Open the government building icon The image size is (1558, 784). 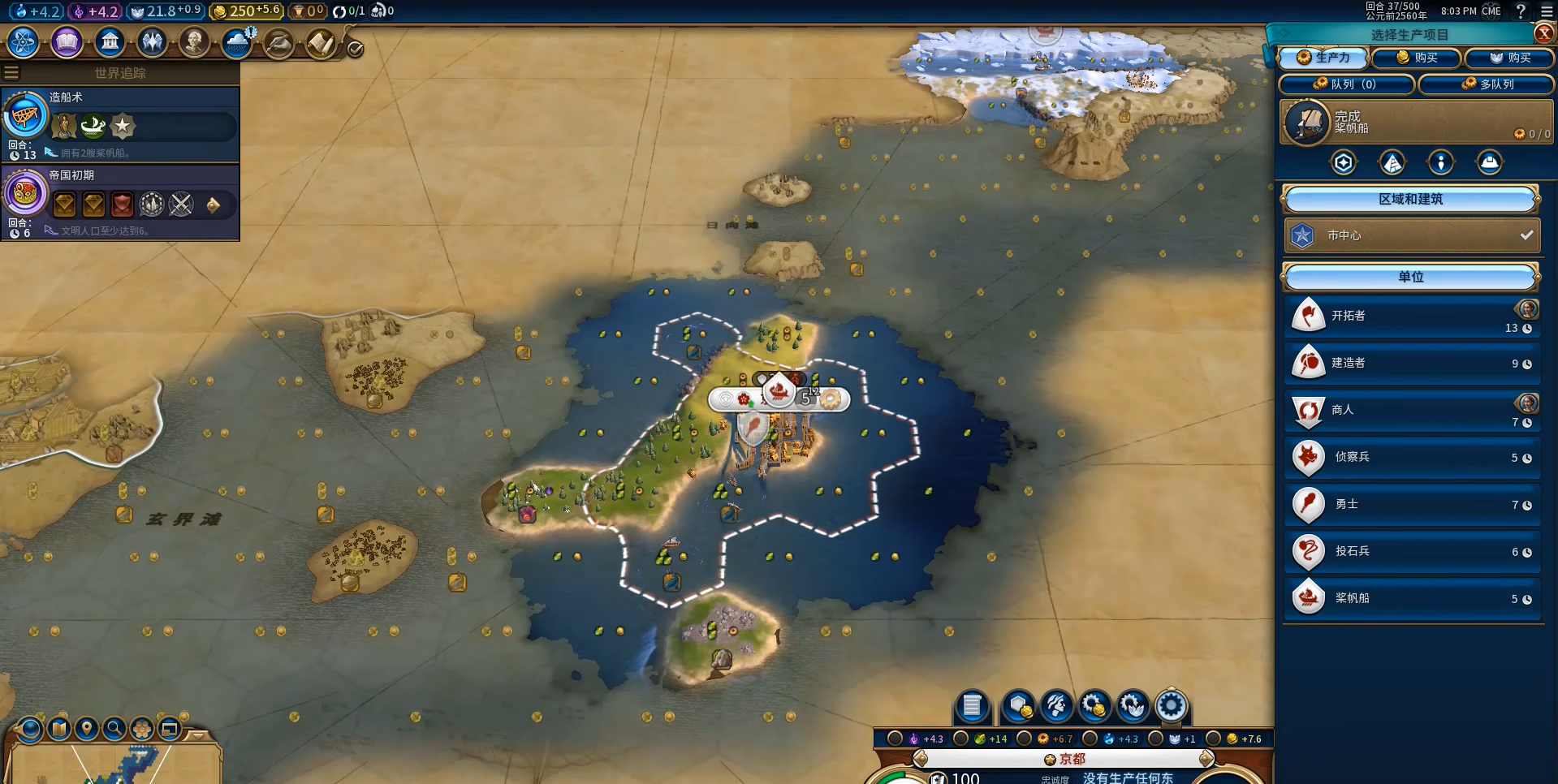pos(110,41)
